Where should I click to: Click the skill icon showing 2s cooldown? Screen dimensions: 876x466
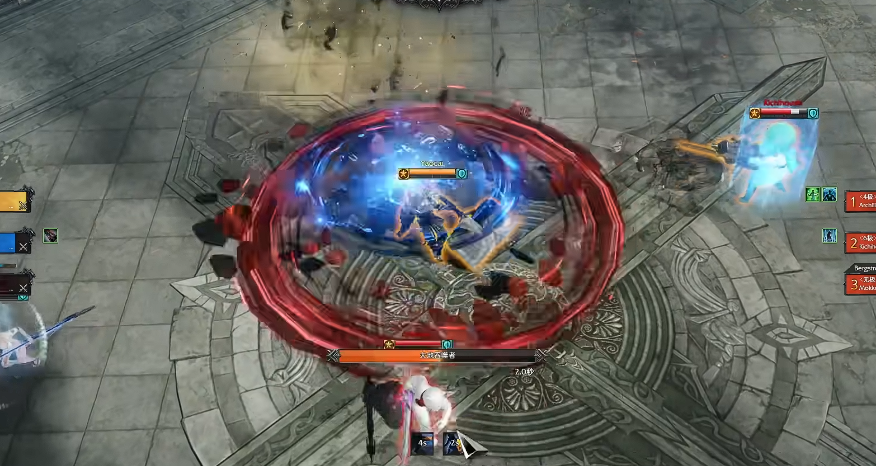tap(453, 444)
